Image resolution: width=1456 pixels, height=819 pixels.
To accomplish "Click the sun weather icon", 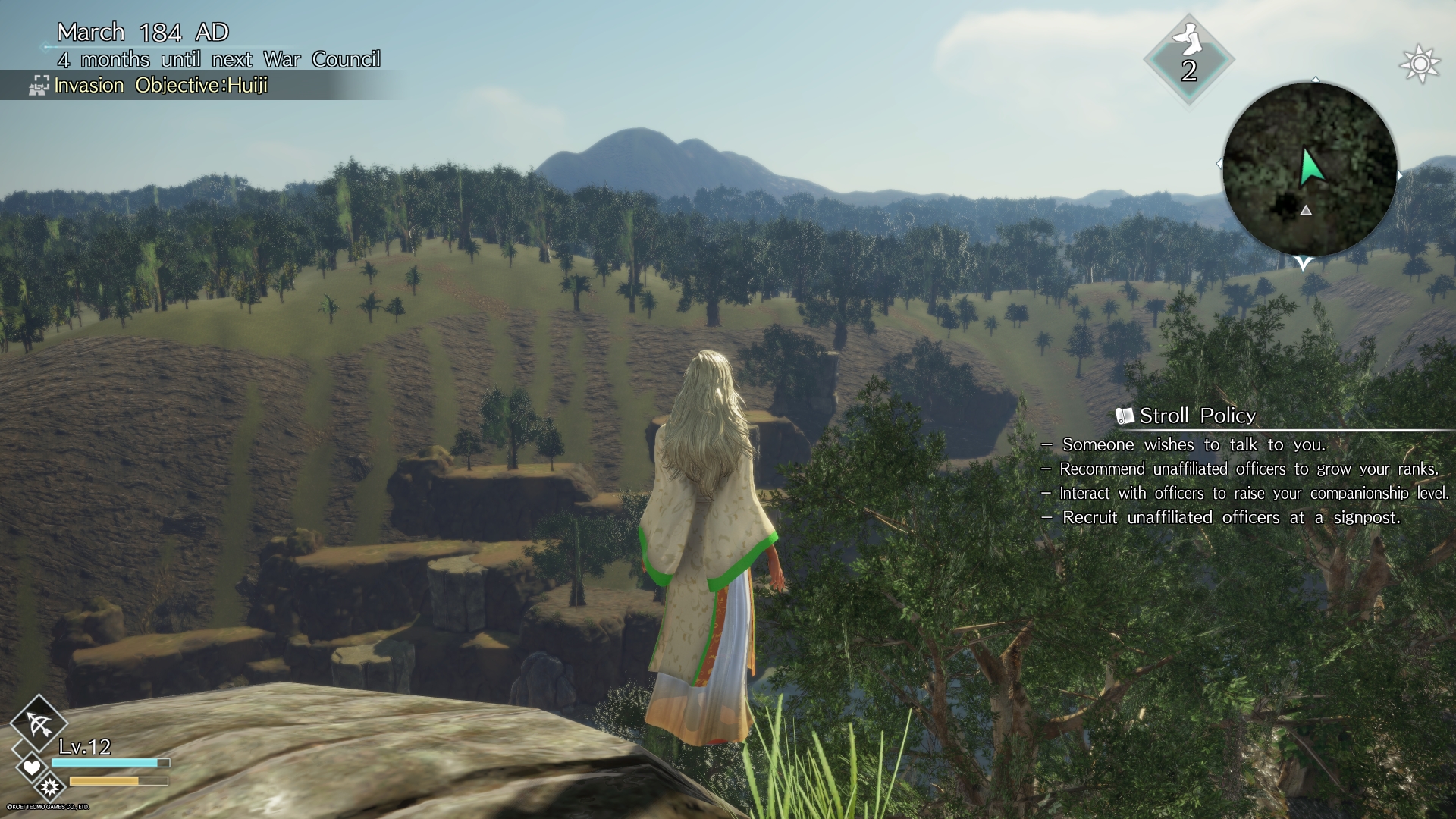I will 1420,64.
